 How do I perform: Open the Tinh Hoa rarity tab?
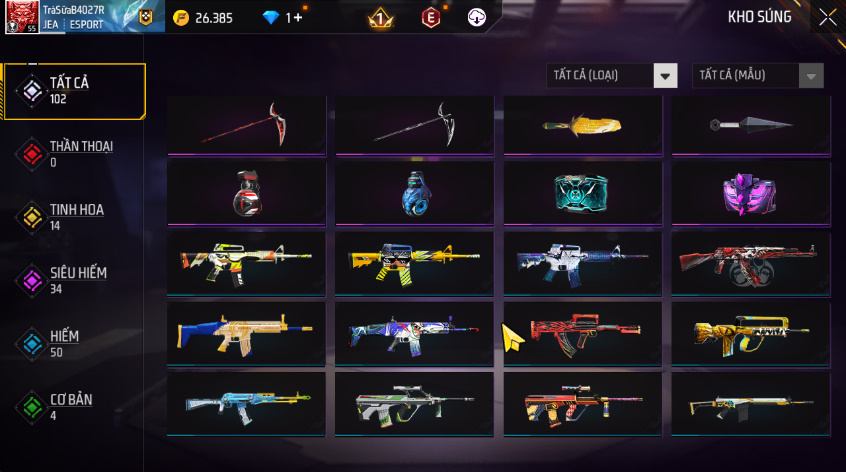click(73, 217)
